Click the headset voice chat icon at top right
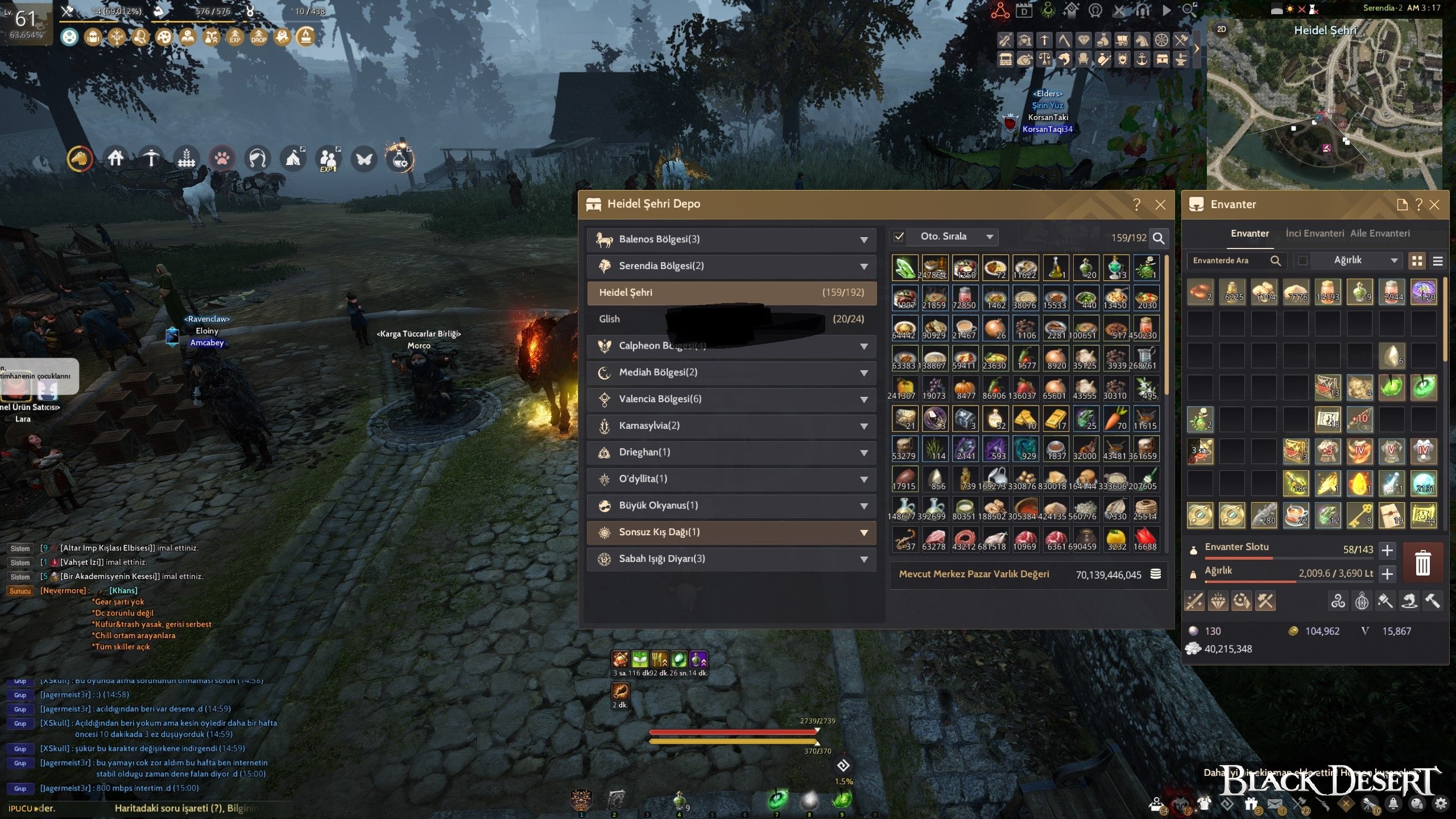The image size is (1456, 819). pyautogui.click(x=1142, y=10)
